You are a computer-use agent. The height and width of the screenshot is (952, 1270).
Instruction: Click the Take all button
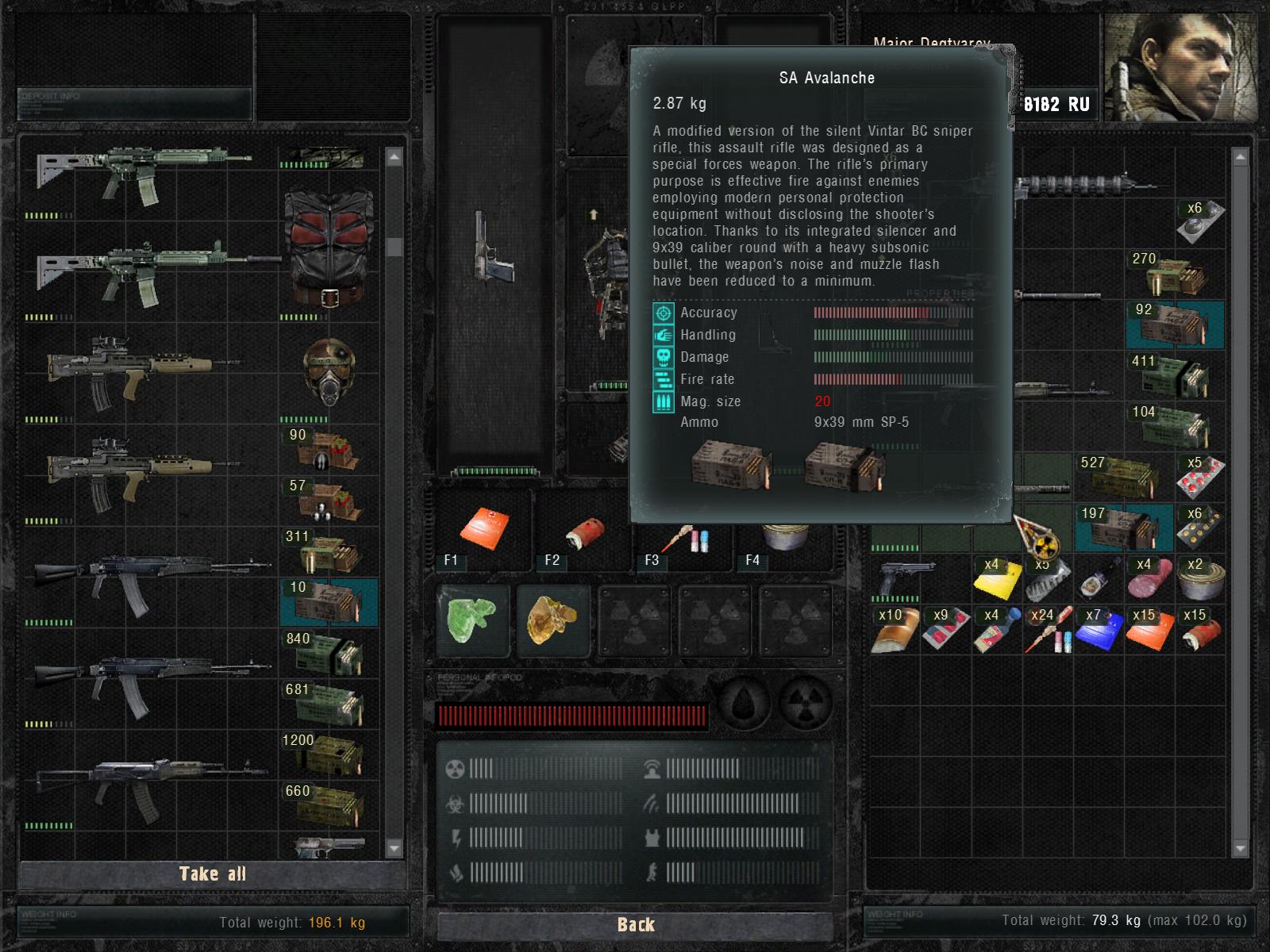213,873
